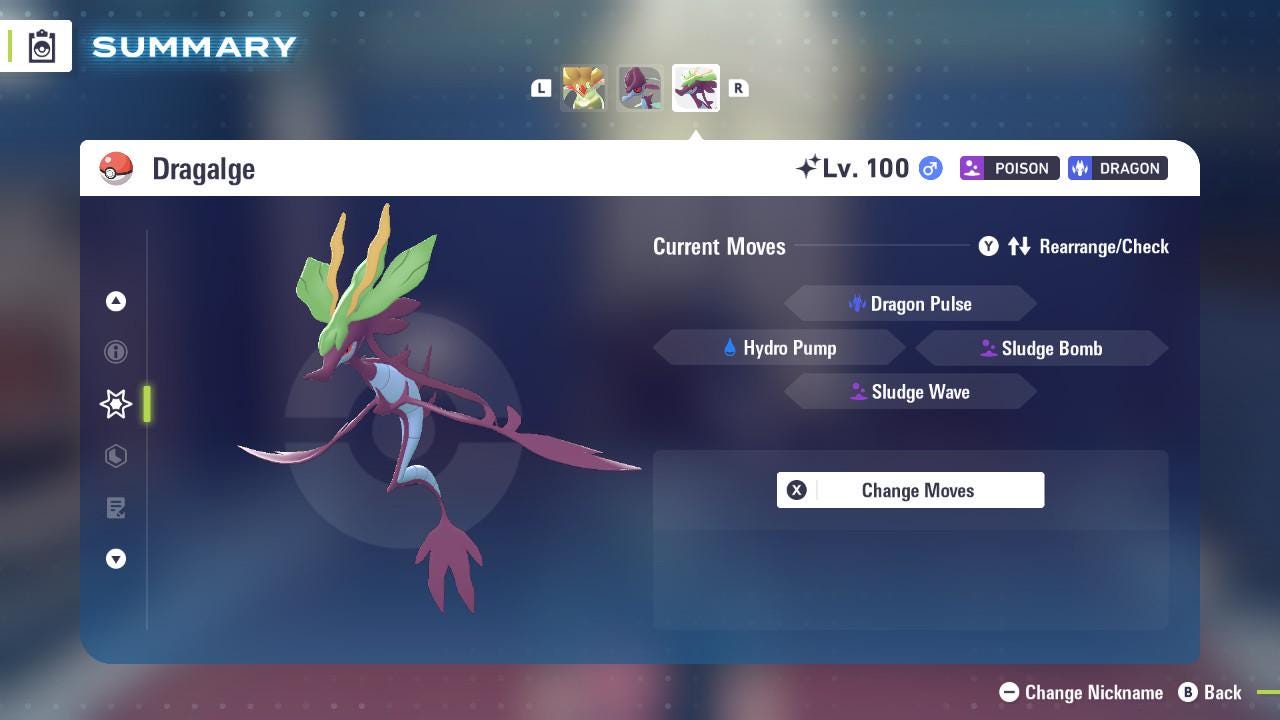Click the clock-shaped memories sidebar icon
This screenshot has height=720, width=1280.
[115, 456]
